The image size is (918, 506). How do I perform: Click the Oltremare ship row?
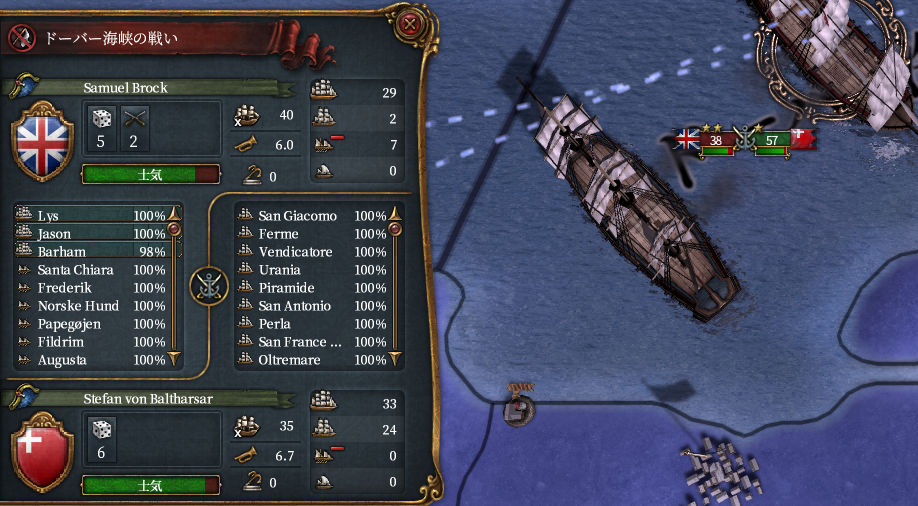(310, 360)
